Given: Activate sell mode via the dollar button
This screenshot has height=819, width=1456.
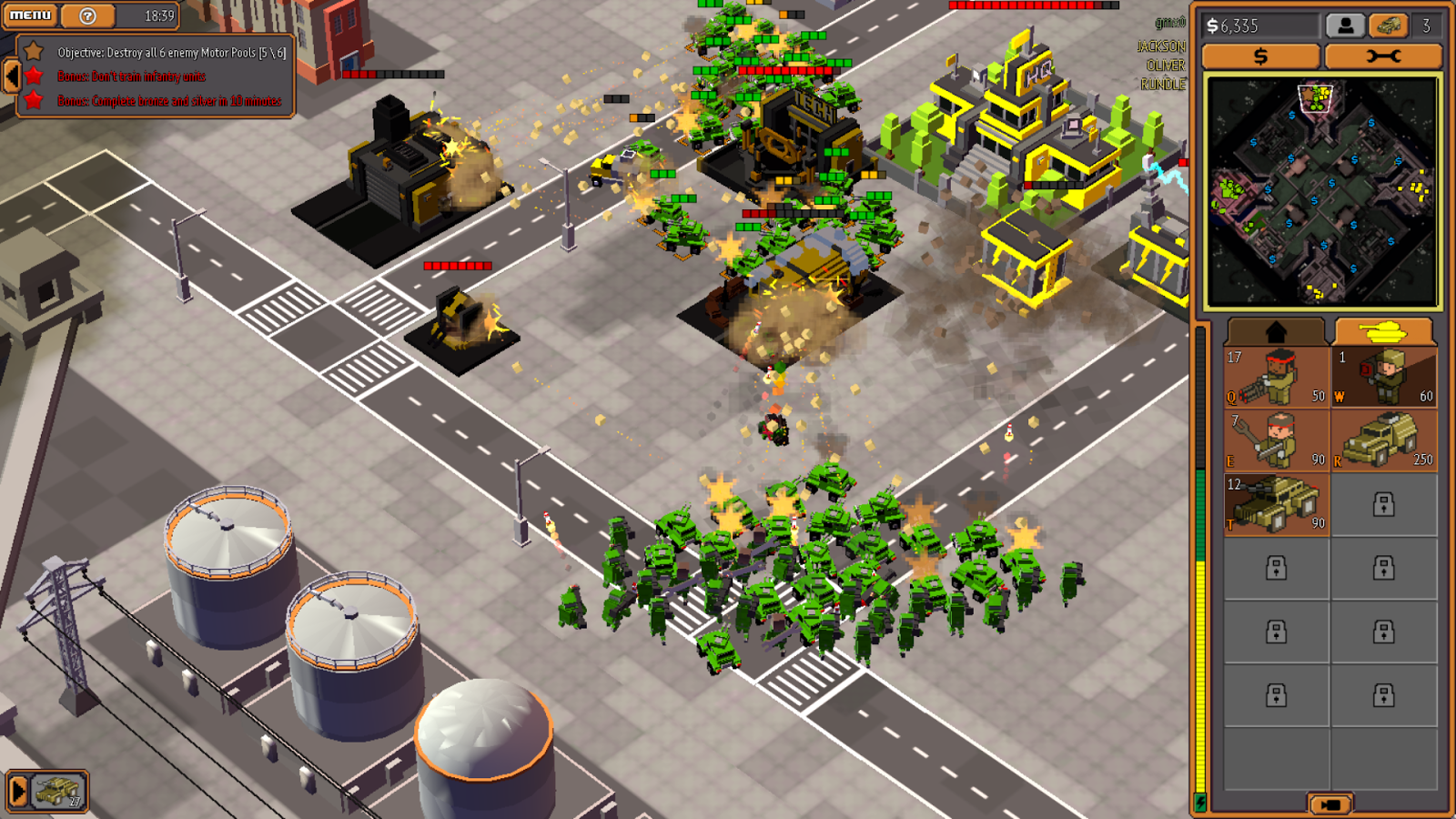Looking at the screenshot, I should click(1260, 56).
